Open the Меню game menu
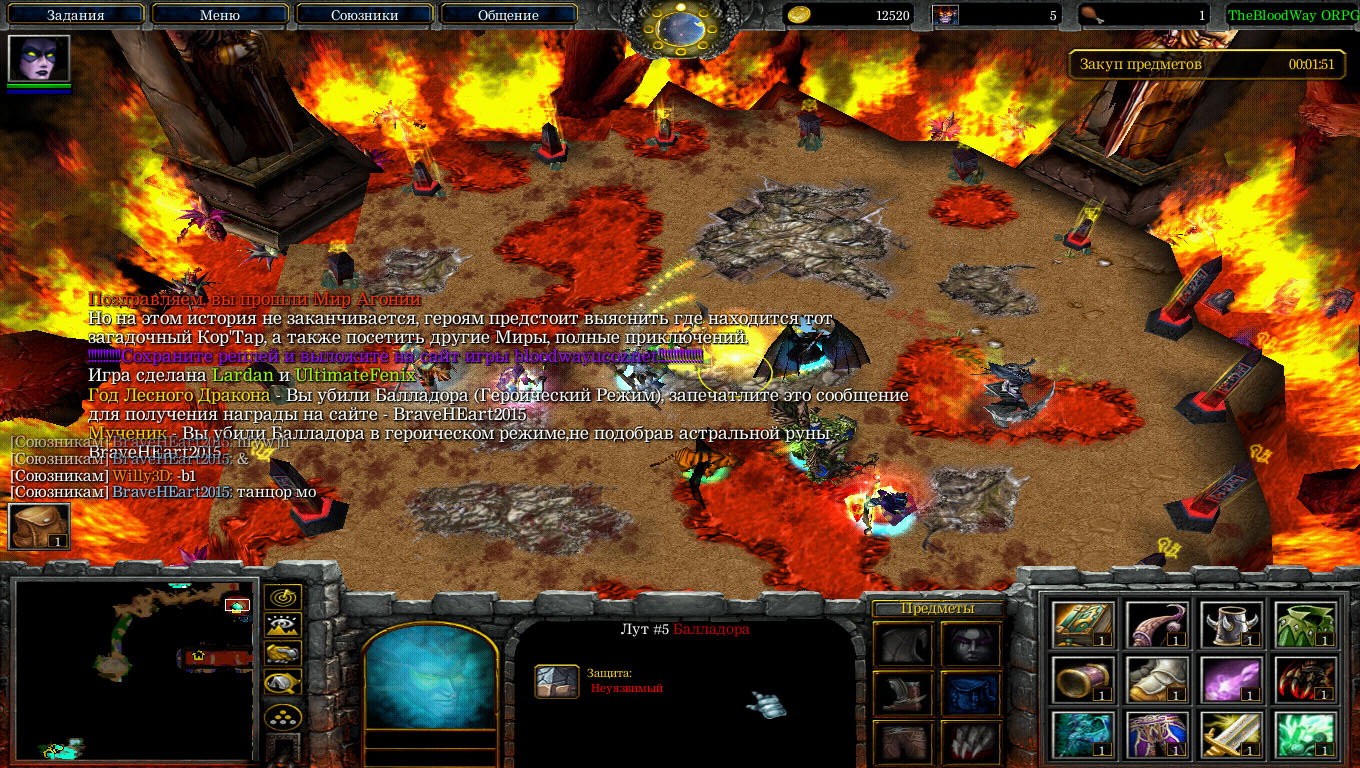This screenshot has height=768, width=1360. coord(220,15)
